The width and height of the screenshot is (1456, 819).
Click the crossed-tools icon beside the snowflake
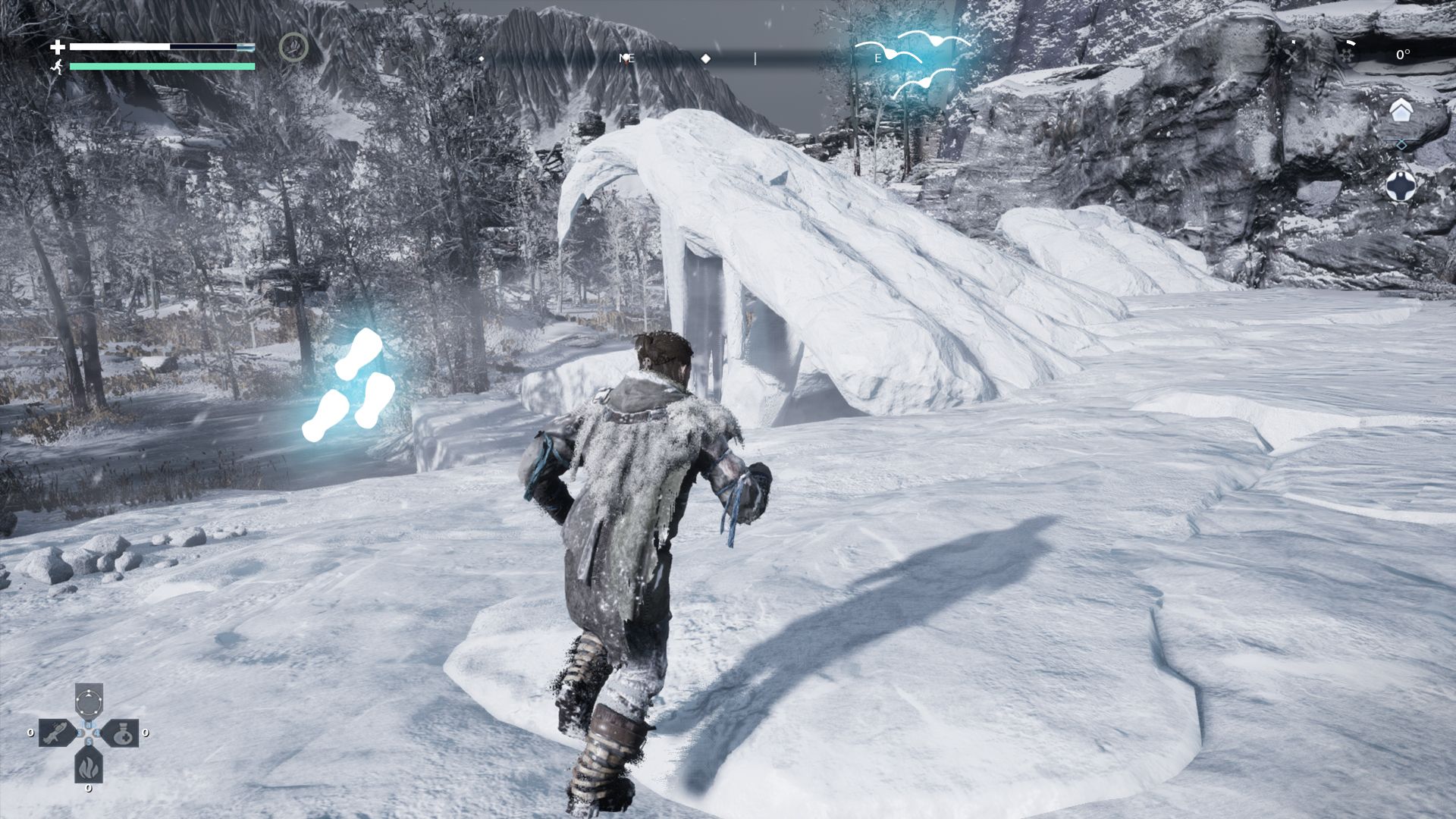tap(1292, 55)
